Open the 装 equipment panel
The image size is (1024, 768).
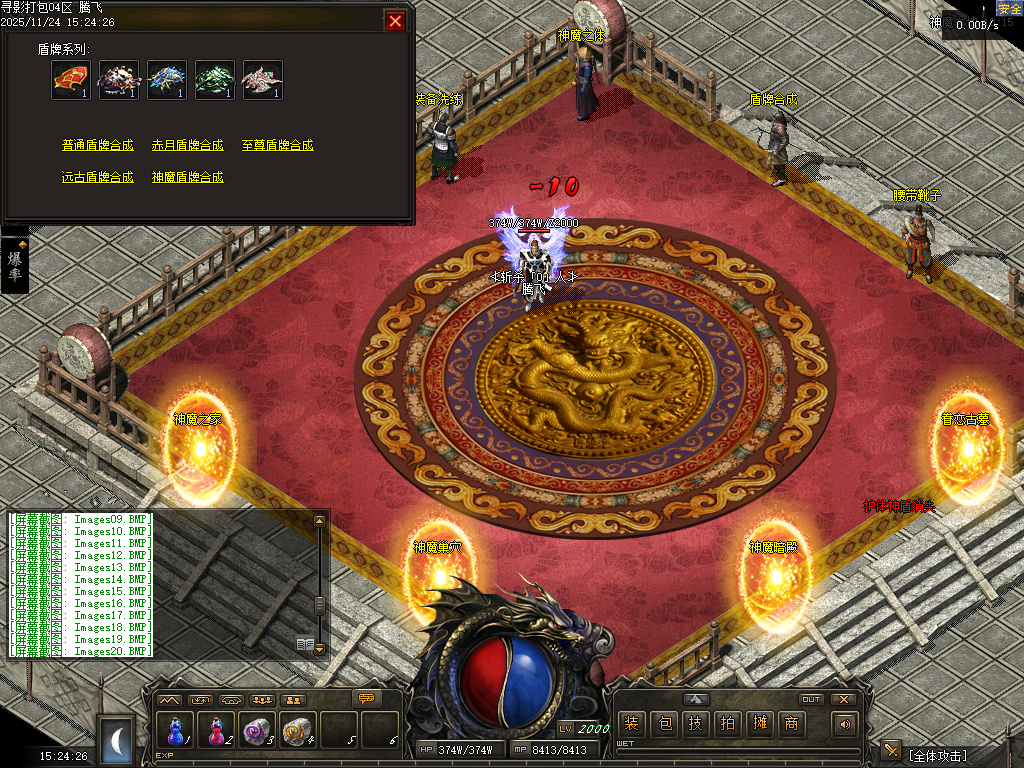(631, 724)
